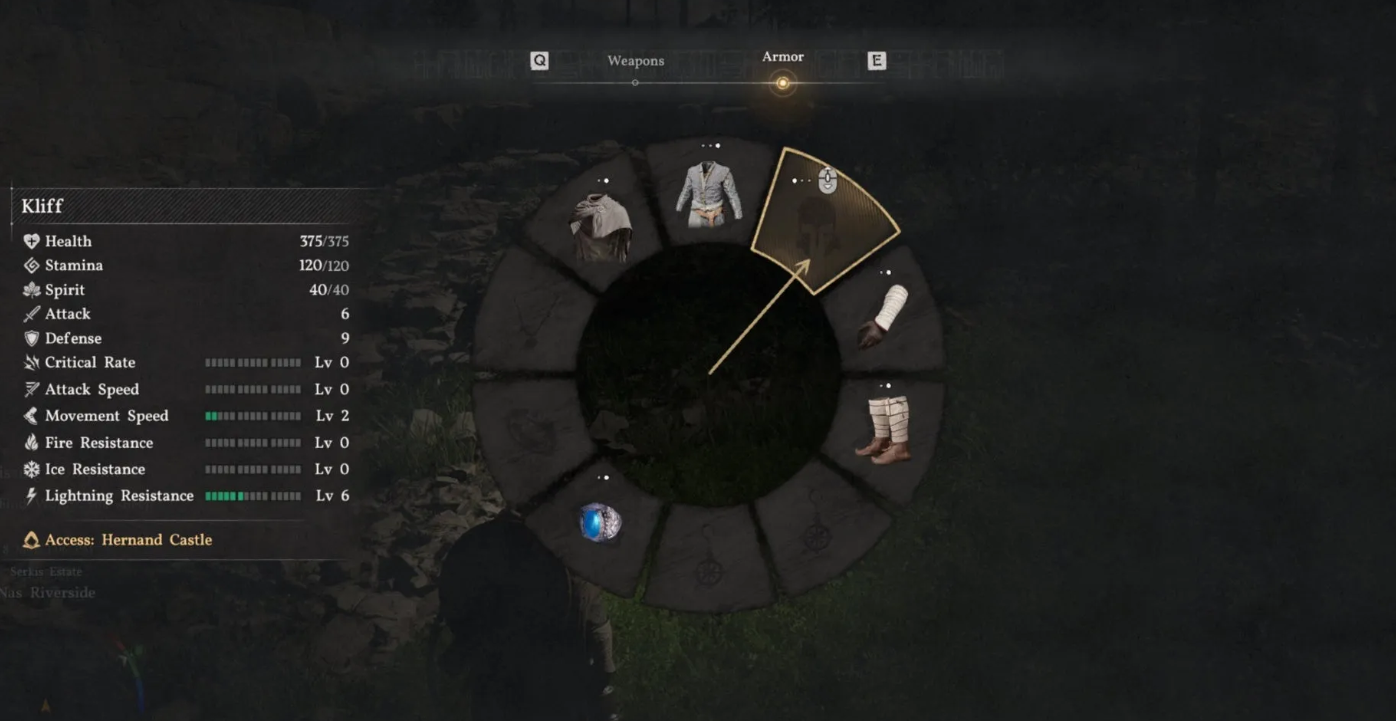Choose the blue gem ring slot
The image size is (1396, 721).
[x=600, y=523]
